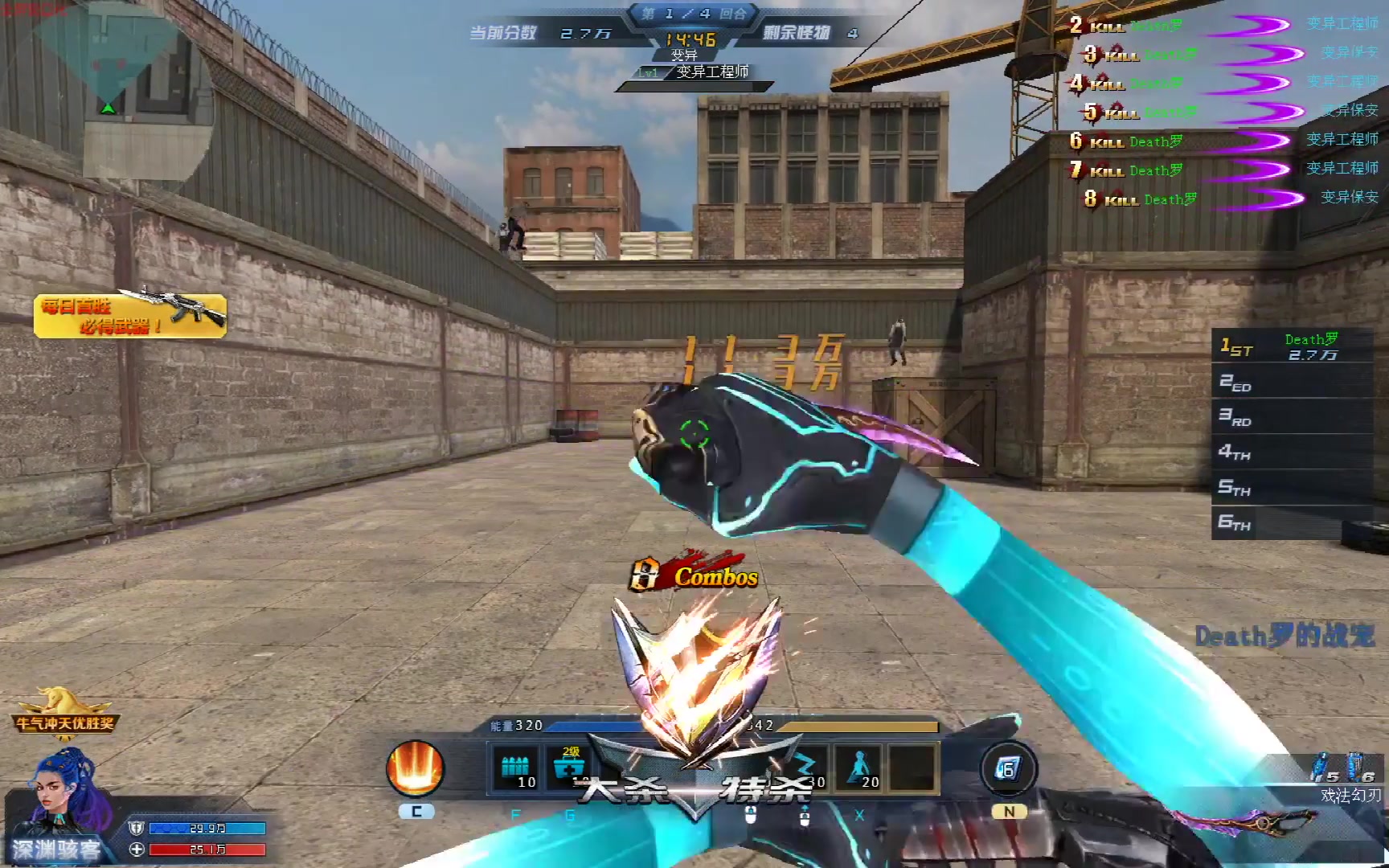Screen dimensions: 1389x868
Task: Click the purple karambit weapon icon
Action: (x=1246, y=821)
